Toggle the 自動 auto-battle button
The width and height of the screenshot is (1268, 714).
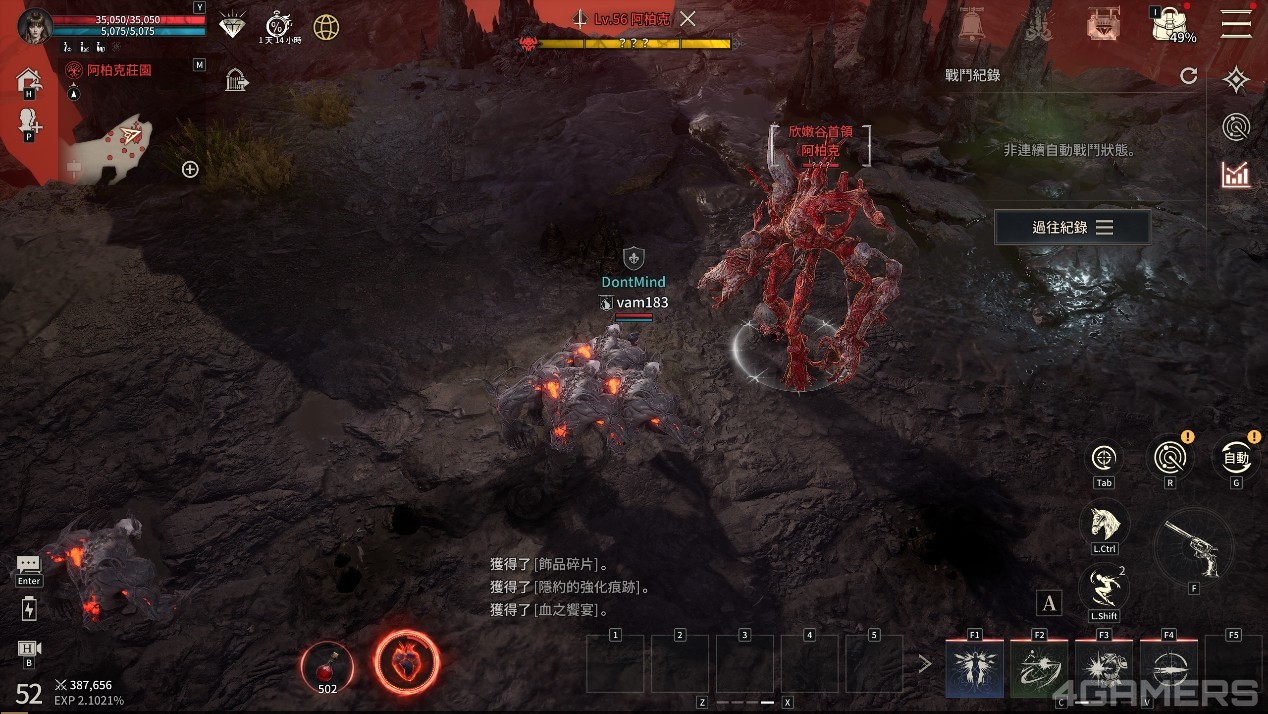tap(1236, 458)
